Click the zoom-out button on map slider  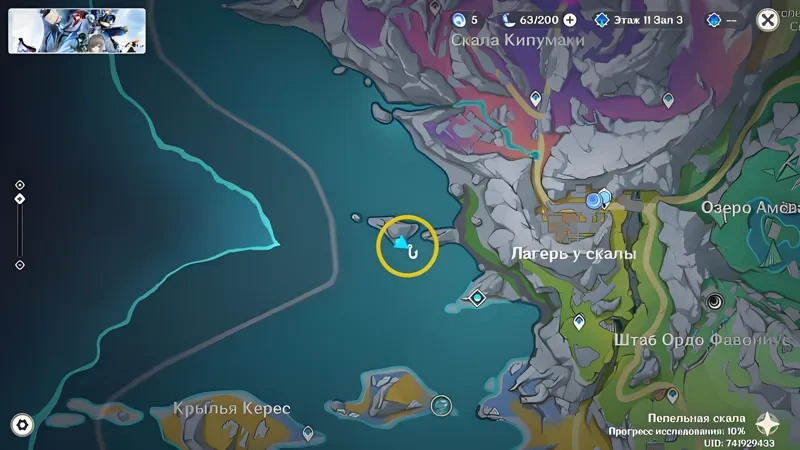point(20,265)
